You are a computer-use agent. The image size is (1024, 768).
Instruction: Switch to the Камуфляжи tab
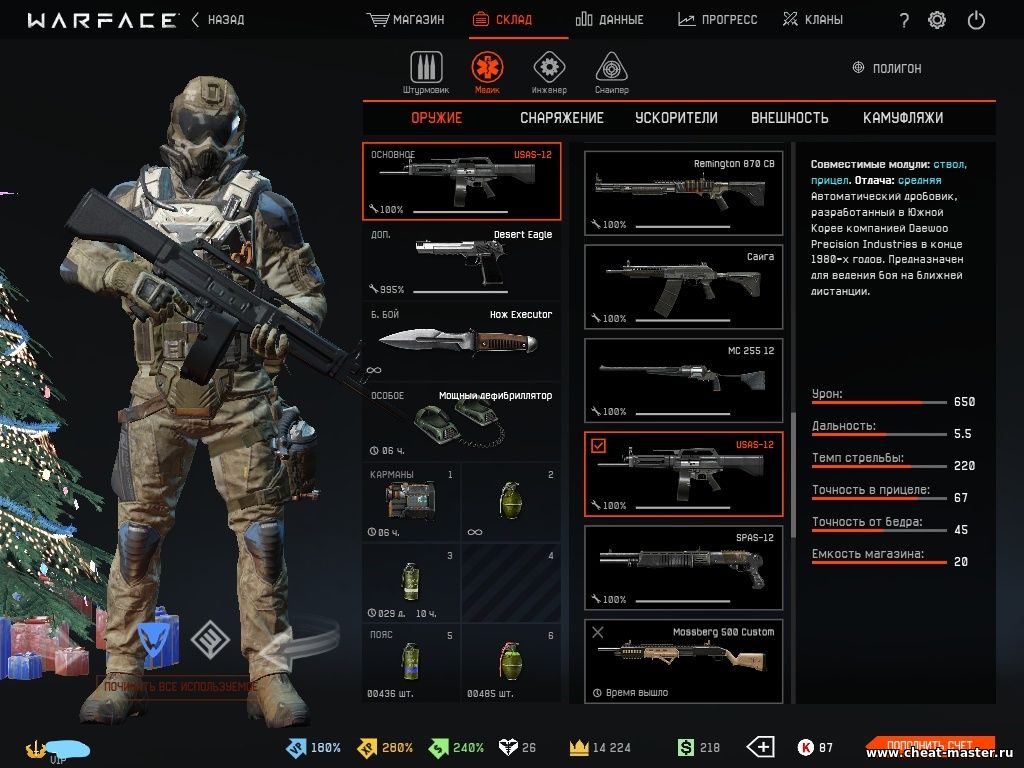tap(903, 118)
